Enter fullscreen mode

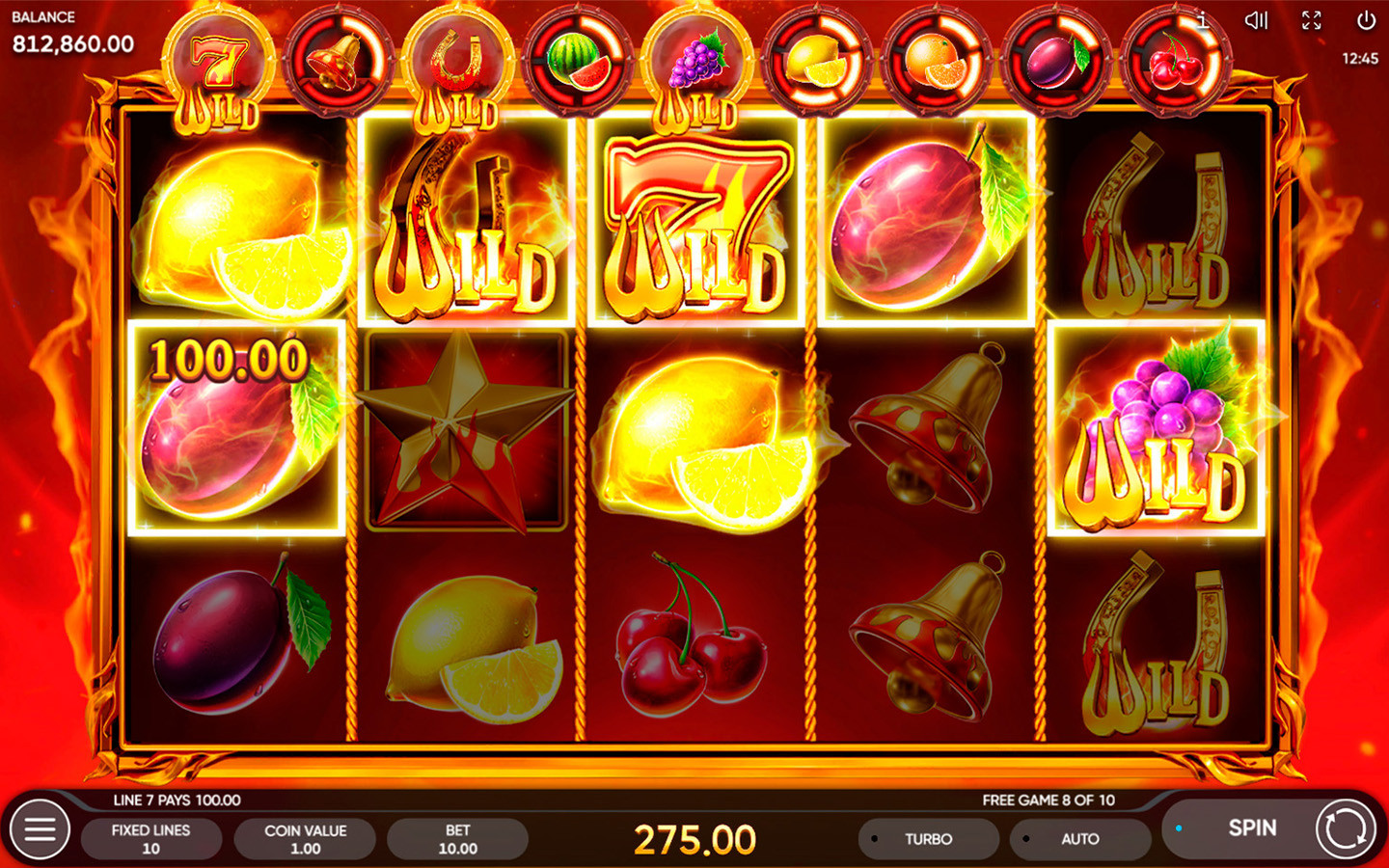1311,19
